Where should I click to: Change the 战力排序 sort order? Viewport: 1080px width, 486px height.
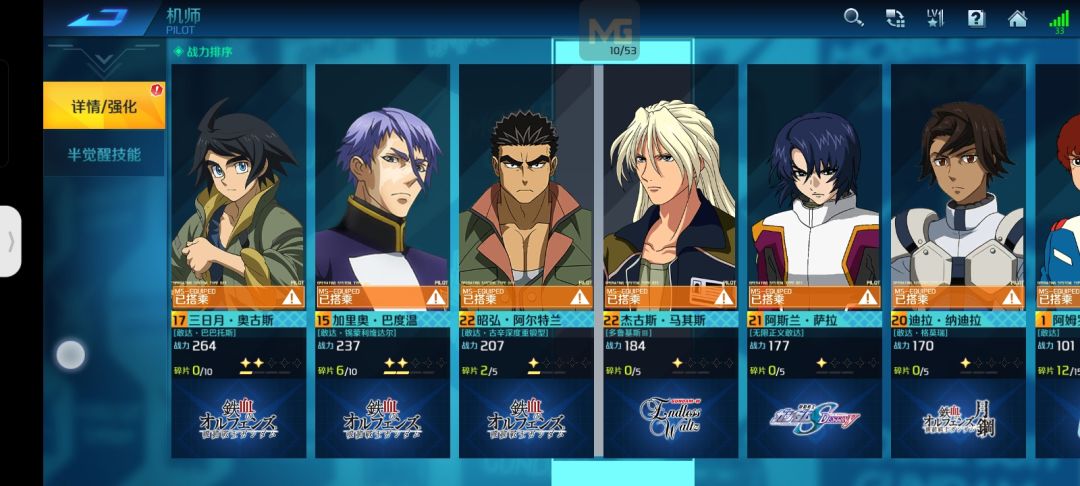204,51
